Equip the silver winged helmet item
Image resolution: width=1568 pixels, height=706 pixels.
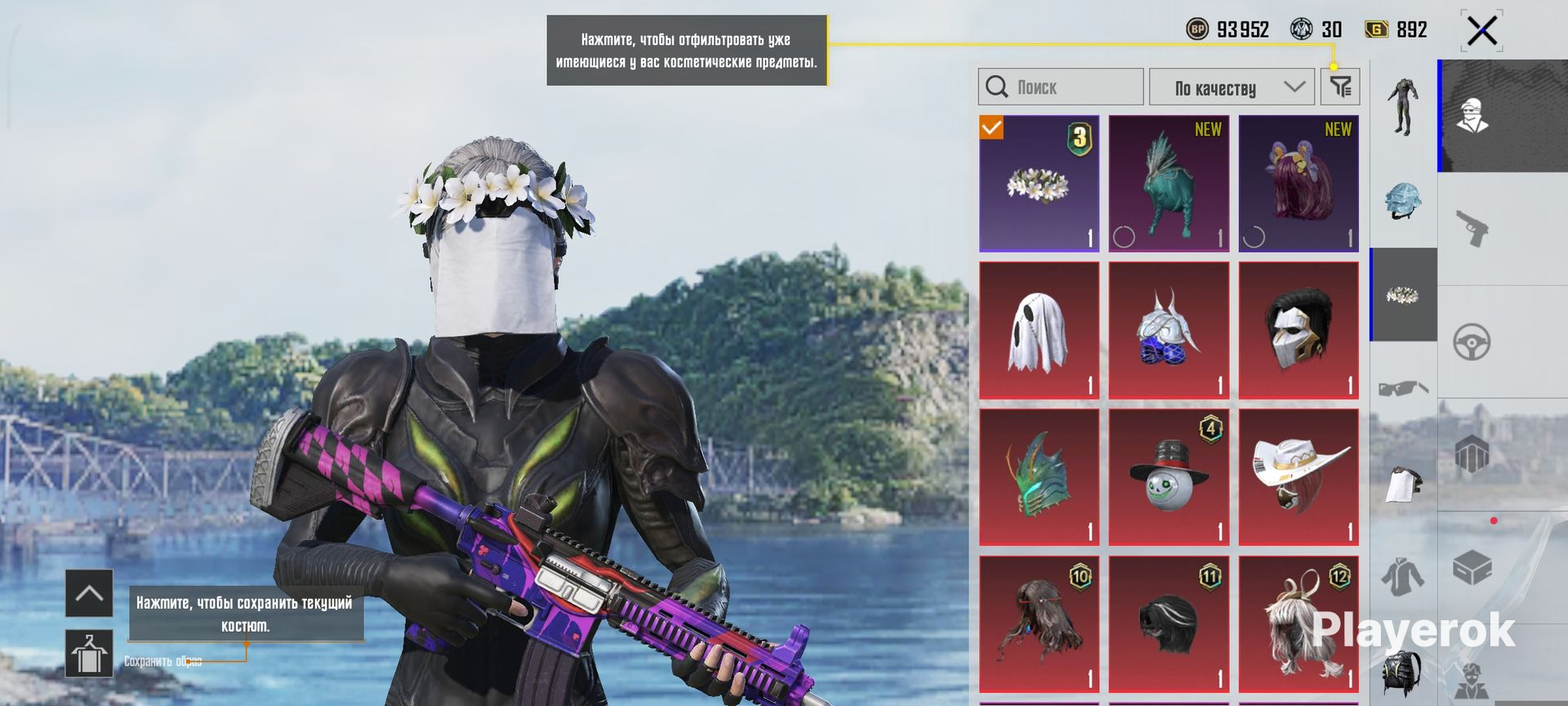[x=1169, y=331]
